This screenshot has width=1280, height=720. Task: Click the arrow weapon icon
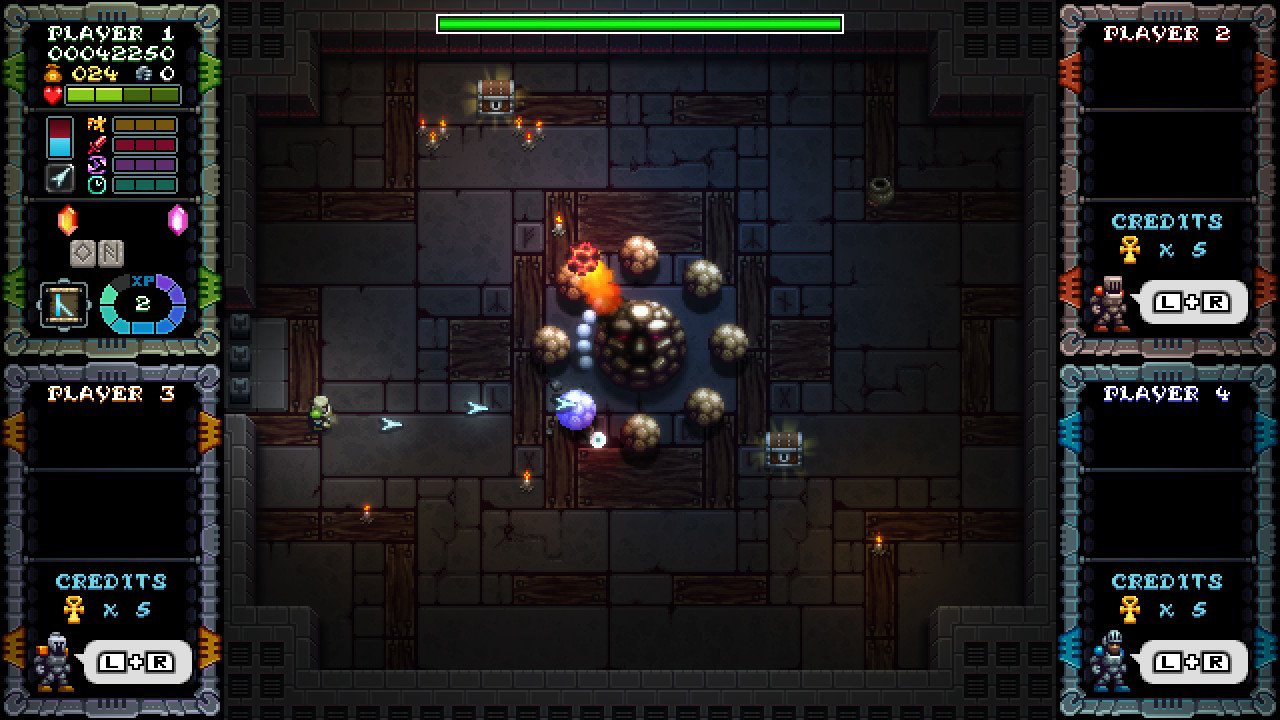click(x=61, y=178)
